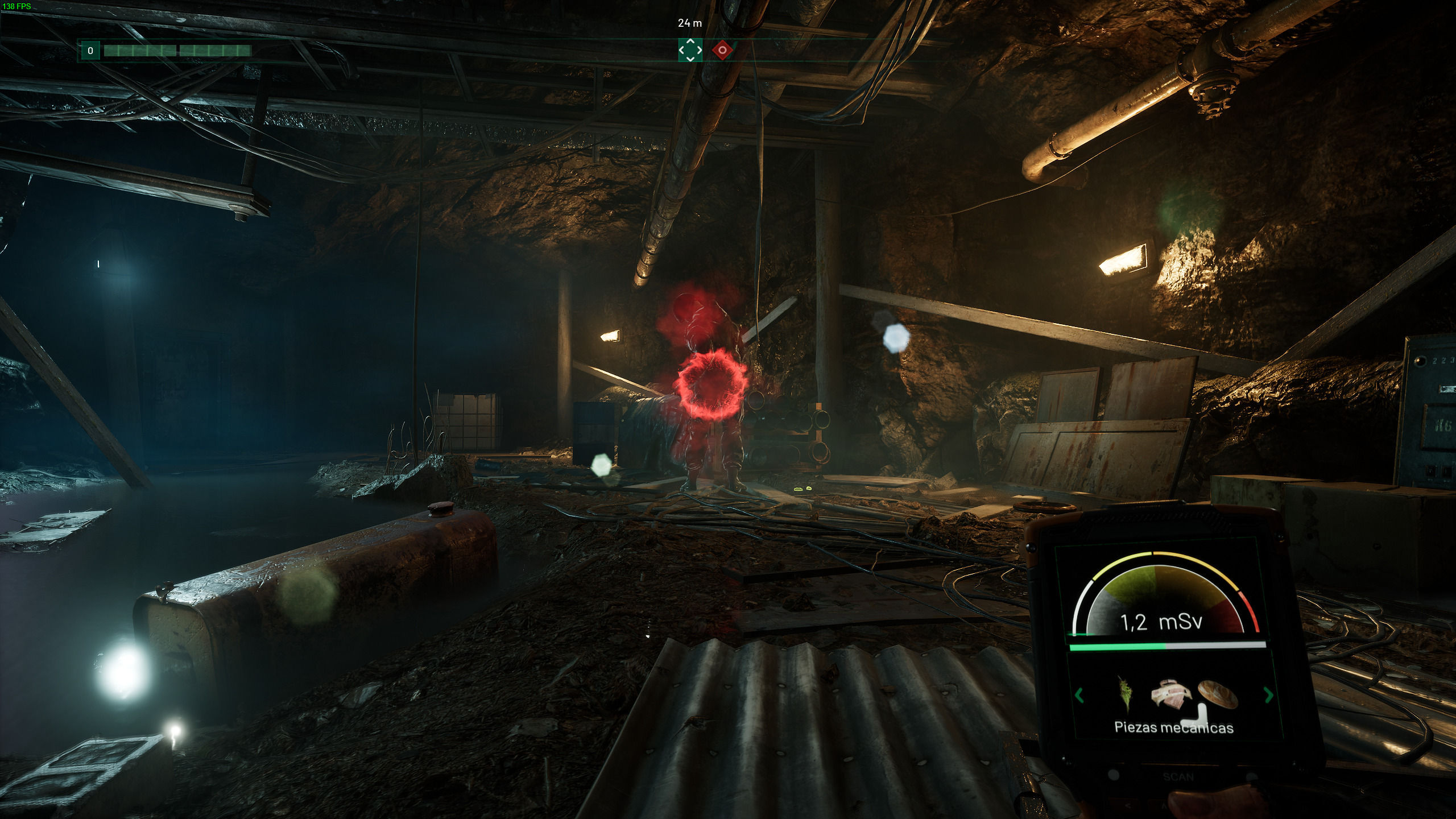This screenshot has height=819, width=1456.
Task: Click the Piezas mecánicas resource label
Action: (1173, 727)
